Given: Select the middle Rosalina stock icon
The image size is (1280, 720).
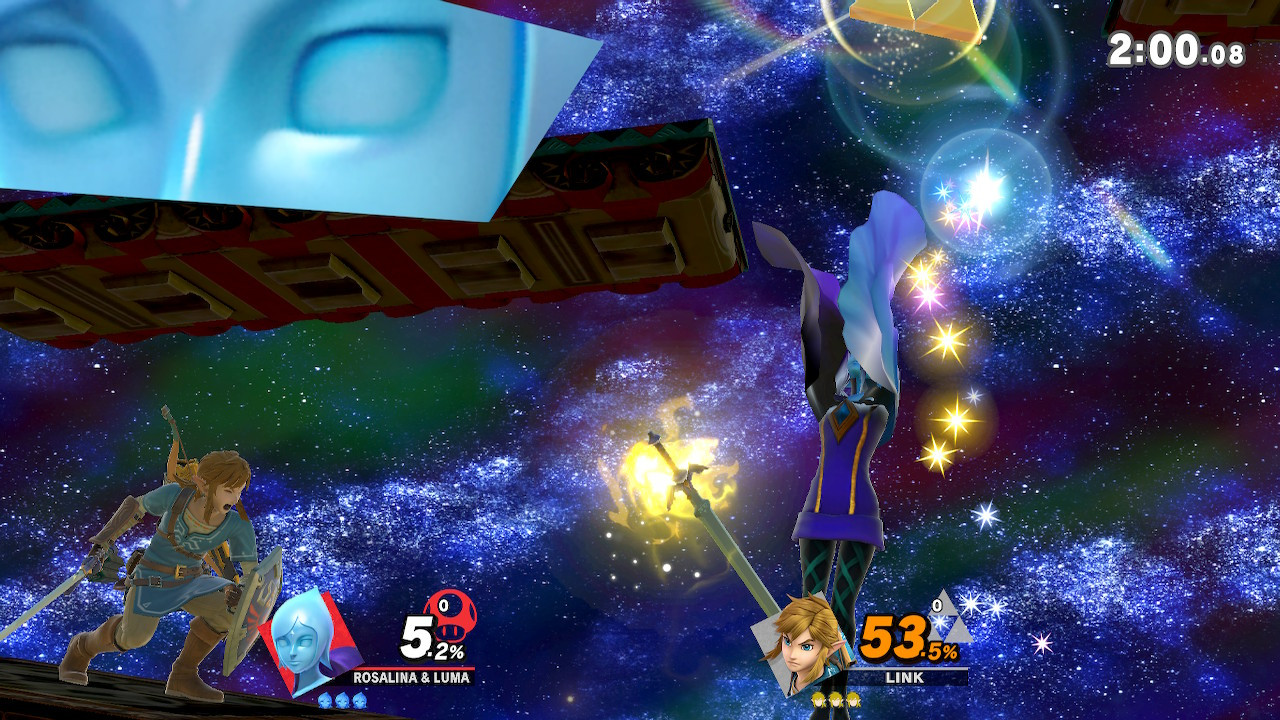Looking at the screenshot, I should pyautogui.click(x=342, y=701).
